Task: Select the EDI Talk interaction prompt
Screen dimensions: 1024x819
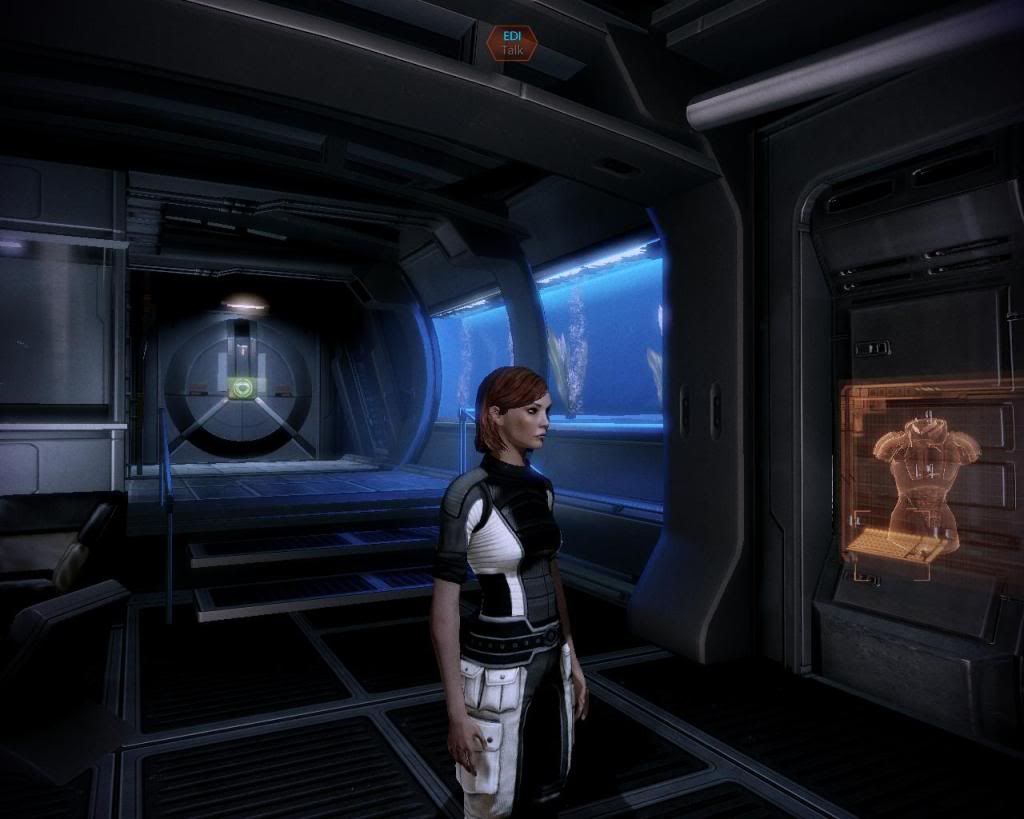Action: click(512, 42)
